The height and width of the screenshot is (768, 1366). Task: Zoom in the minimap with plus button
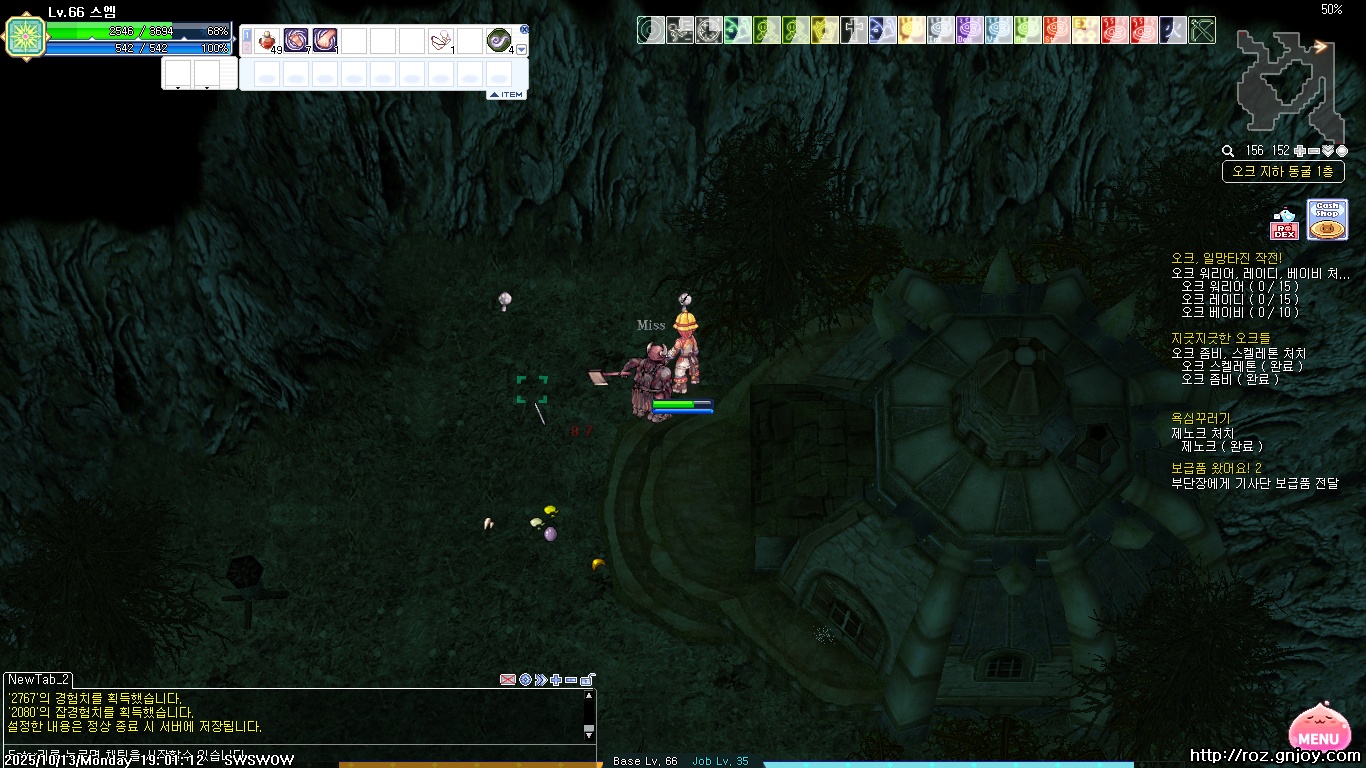point(1299,151)
